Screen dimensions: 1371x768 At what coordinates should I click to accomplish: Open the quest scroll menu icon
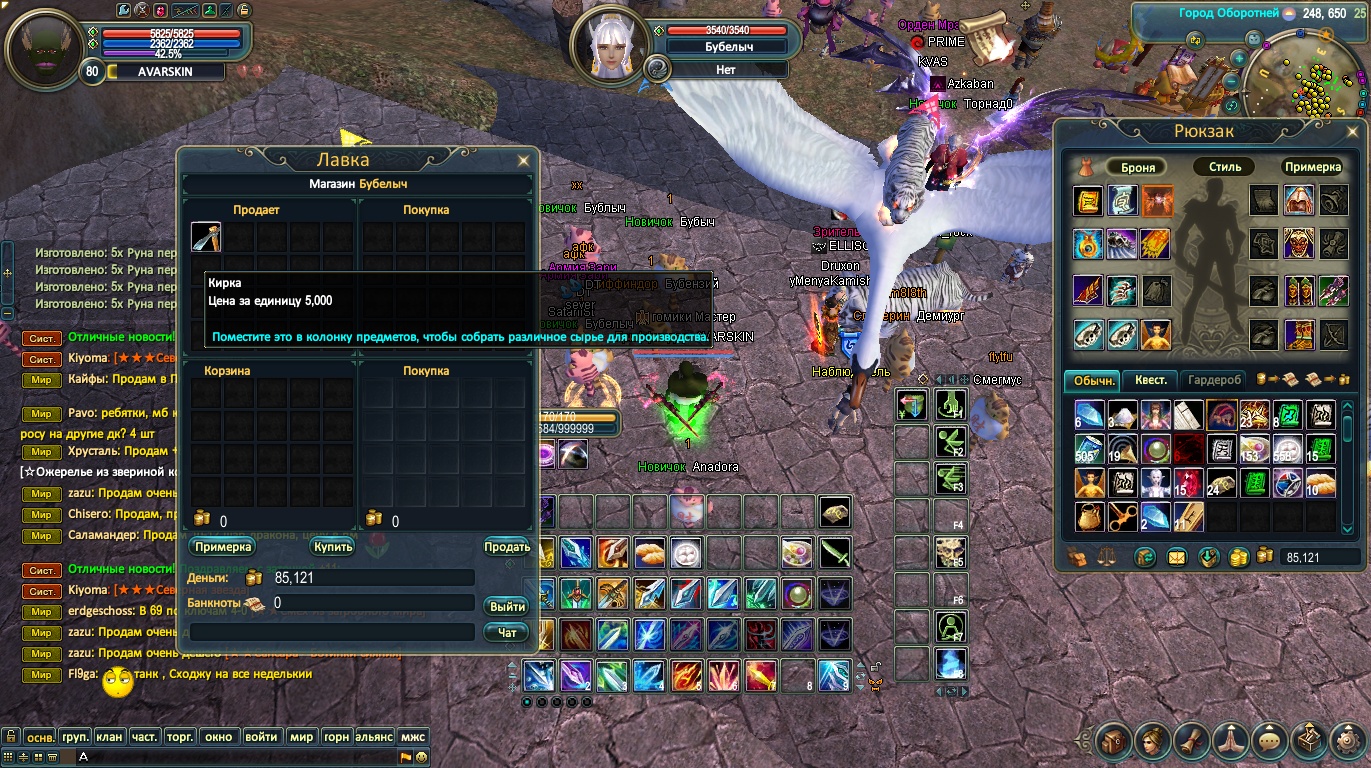[x=1191, y=741]
